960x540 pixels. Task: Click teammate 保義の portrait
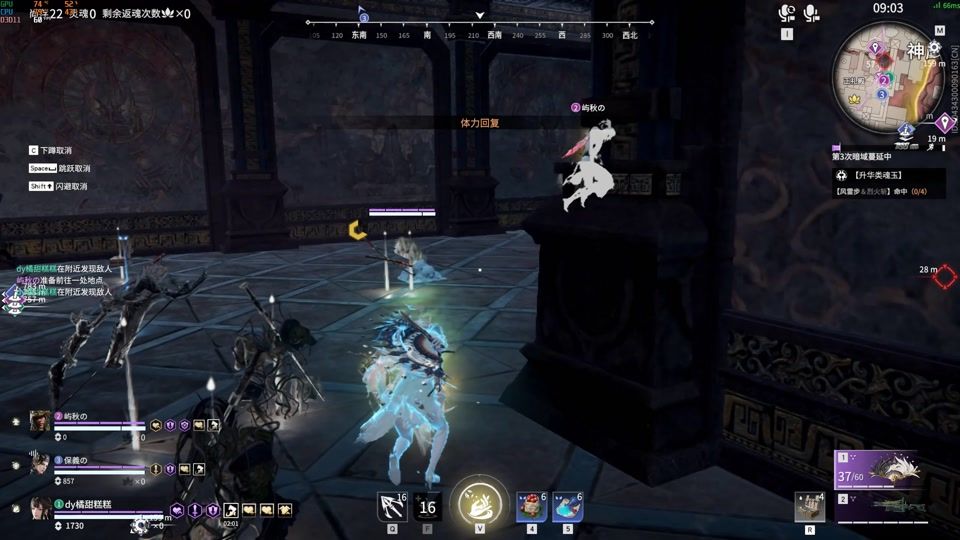pyautogui.click(x=40, y=464)
